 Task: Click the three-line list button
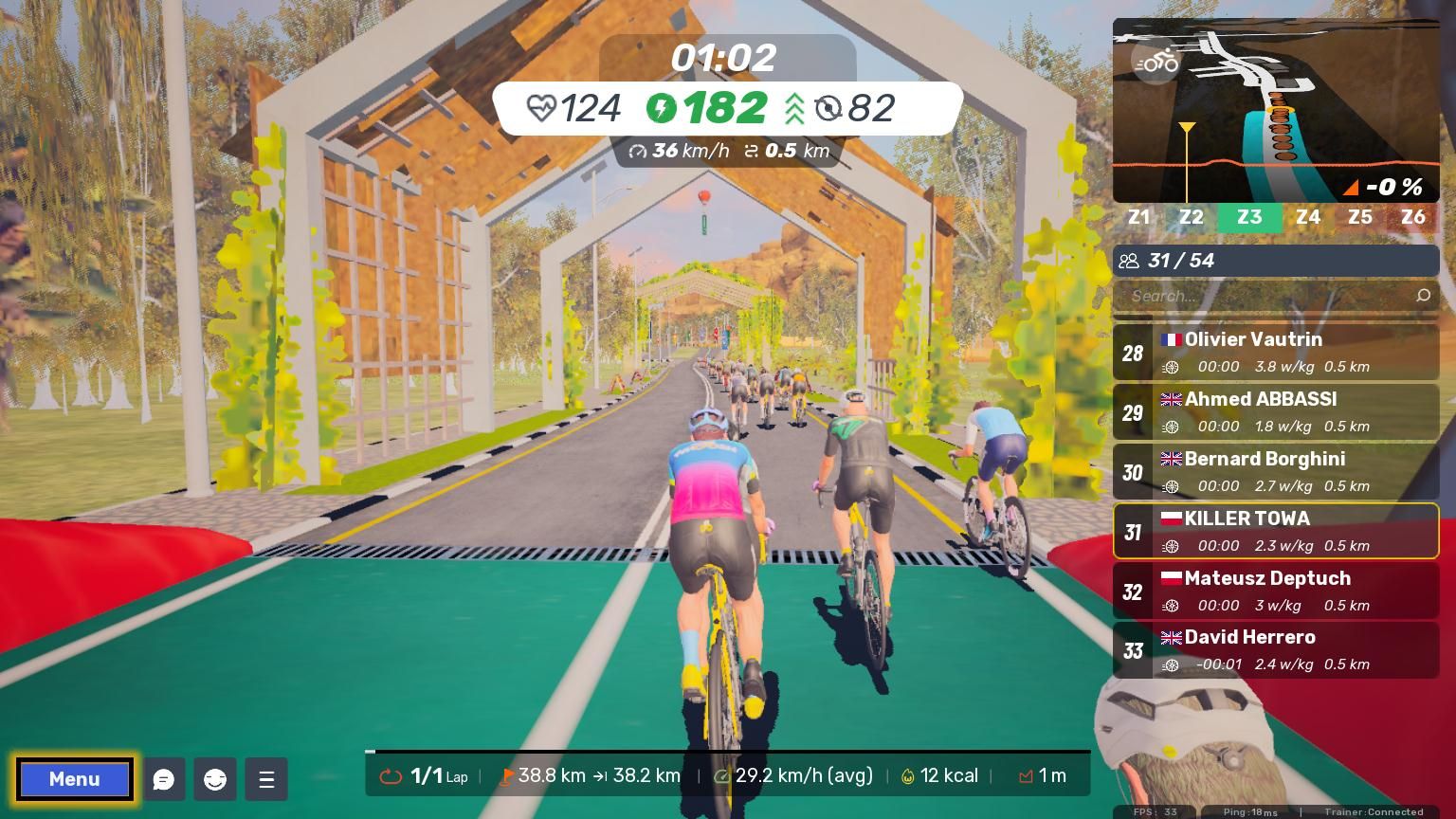(266, 779)
